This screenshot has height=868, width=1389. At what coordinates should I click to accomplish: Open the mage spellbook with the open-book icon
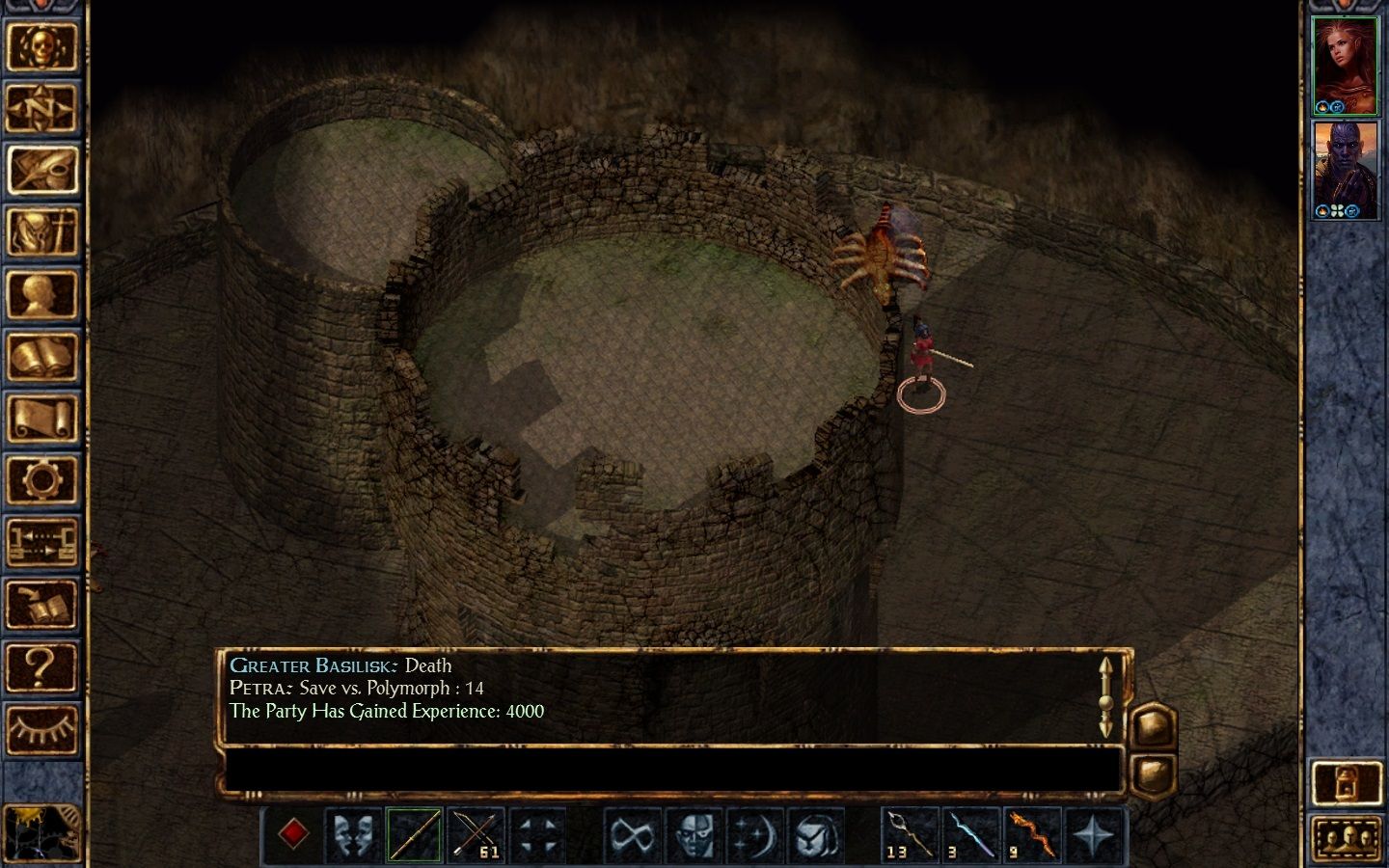click(41, 357)
